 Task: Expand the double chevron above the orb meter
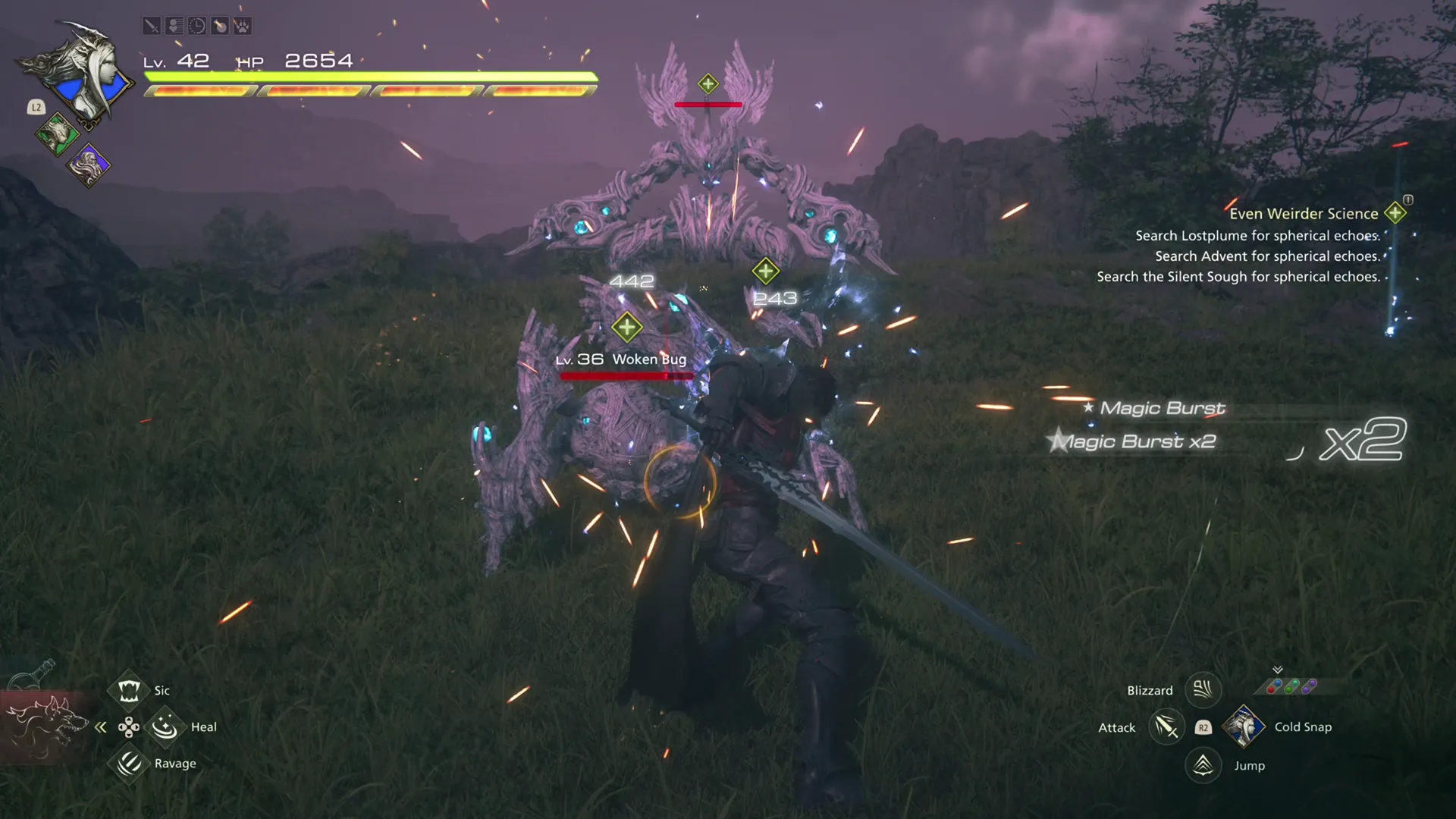(1278, 669)
